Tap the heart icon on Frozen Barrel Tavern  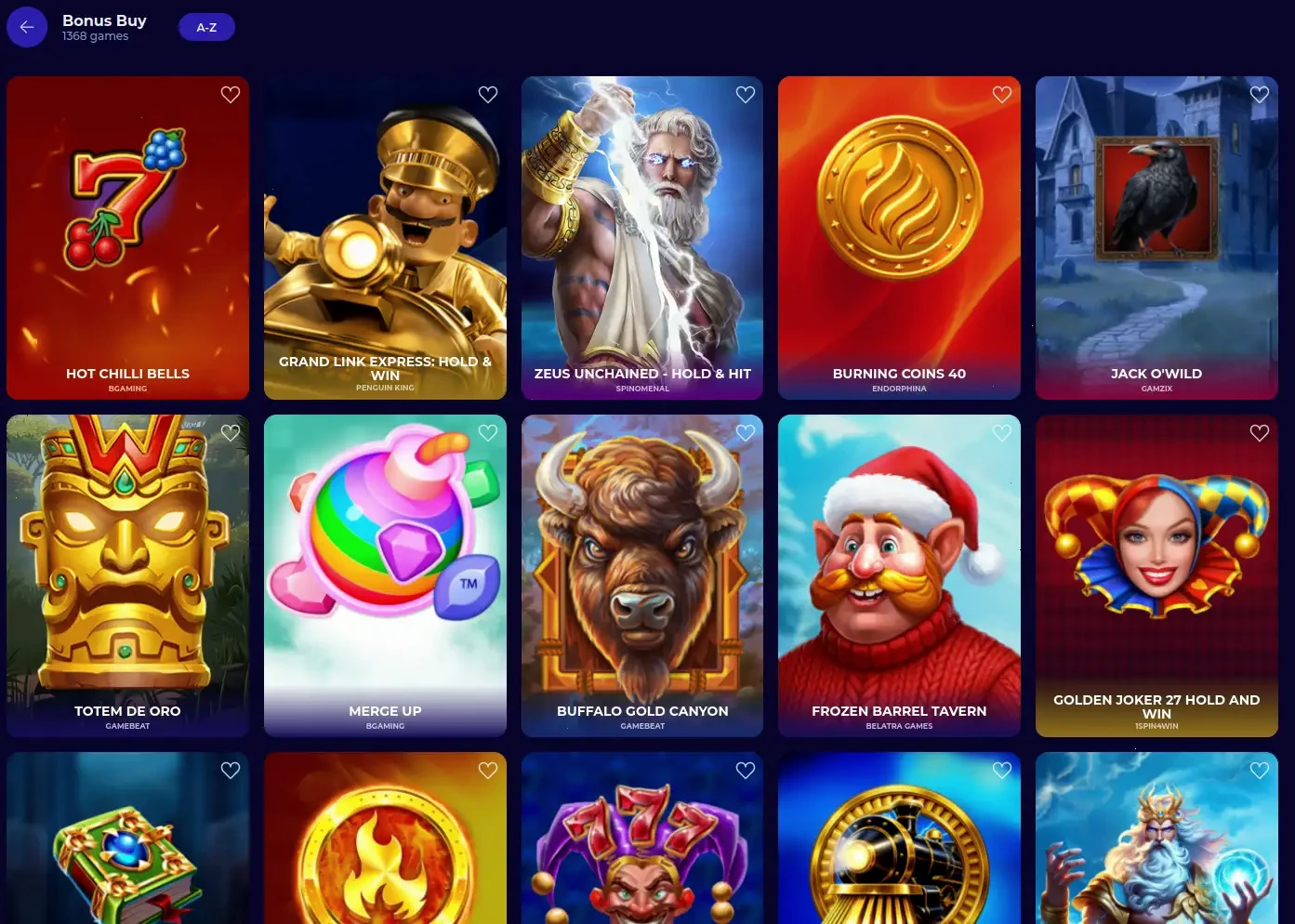point(1001,432)
